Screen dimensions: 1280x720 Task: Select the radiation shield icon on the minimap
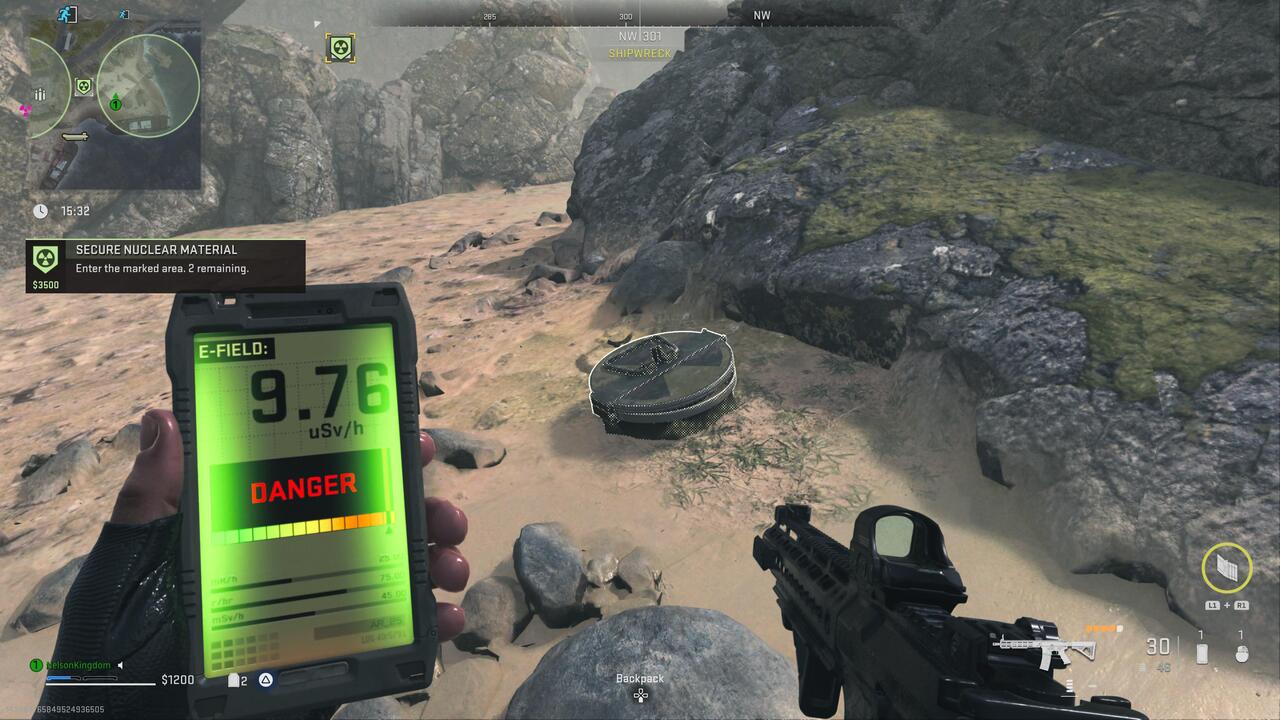tap(84, 87)
